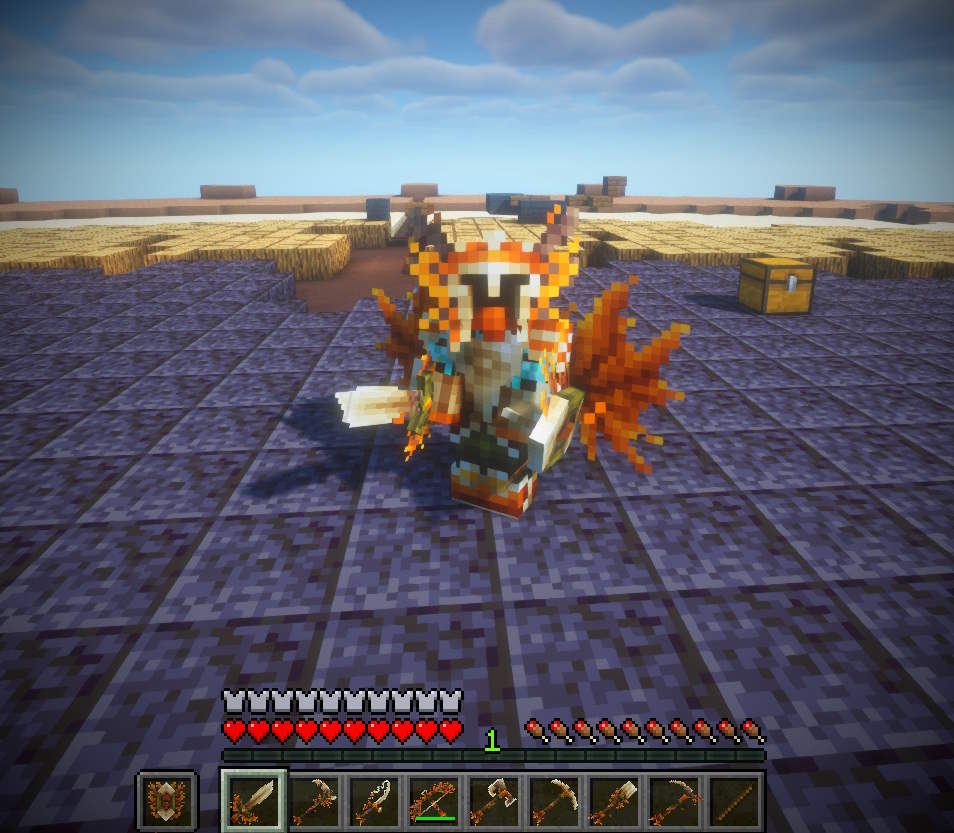Select the shovel in the hotbar
954x833 pixels.
tap(612, 799)
